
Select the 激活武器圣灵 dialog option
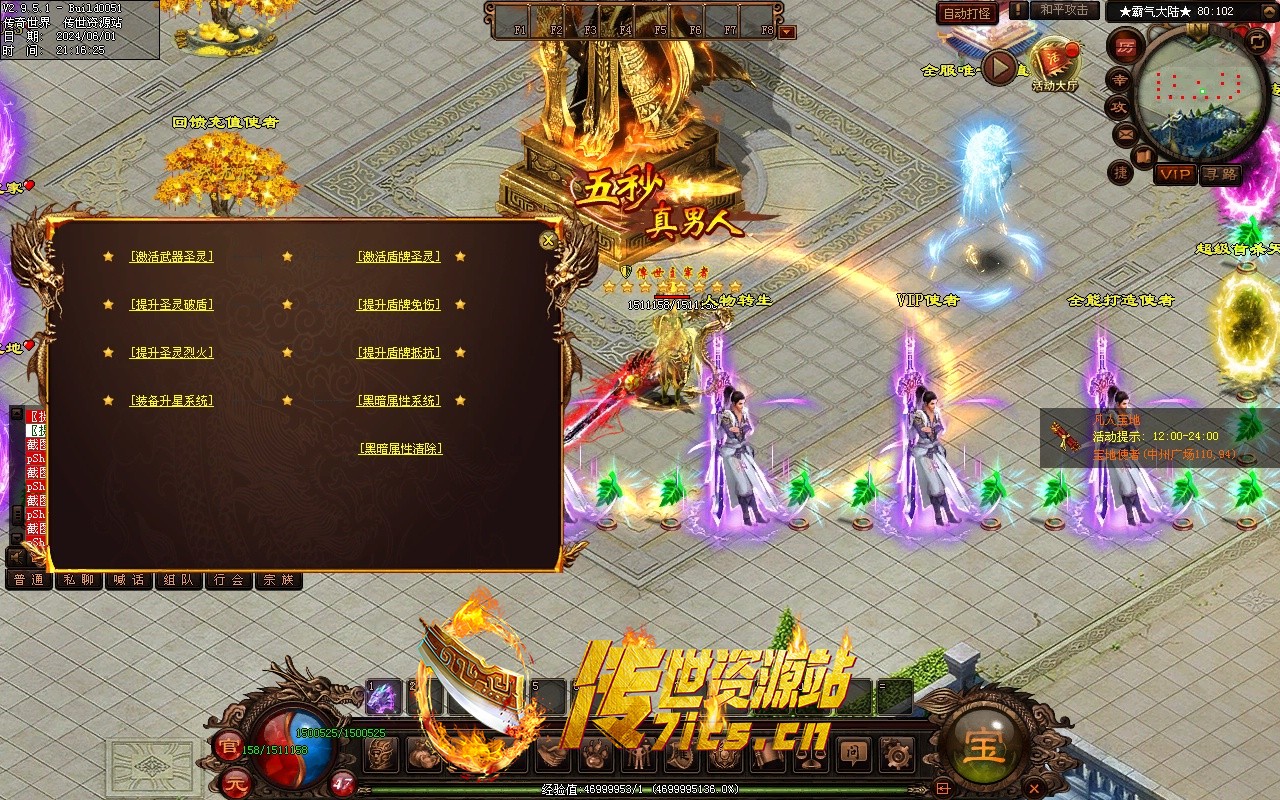[171, 257]
